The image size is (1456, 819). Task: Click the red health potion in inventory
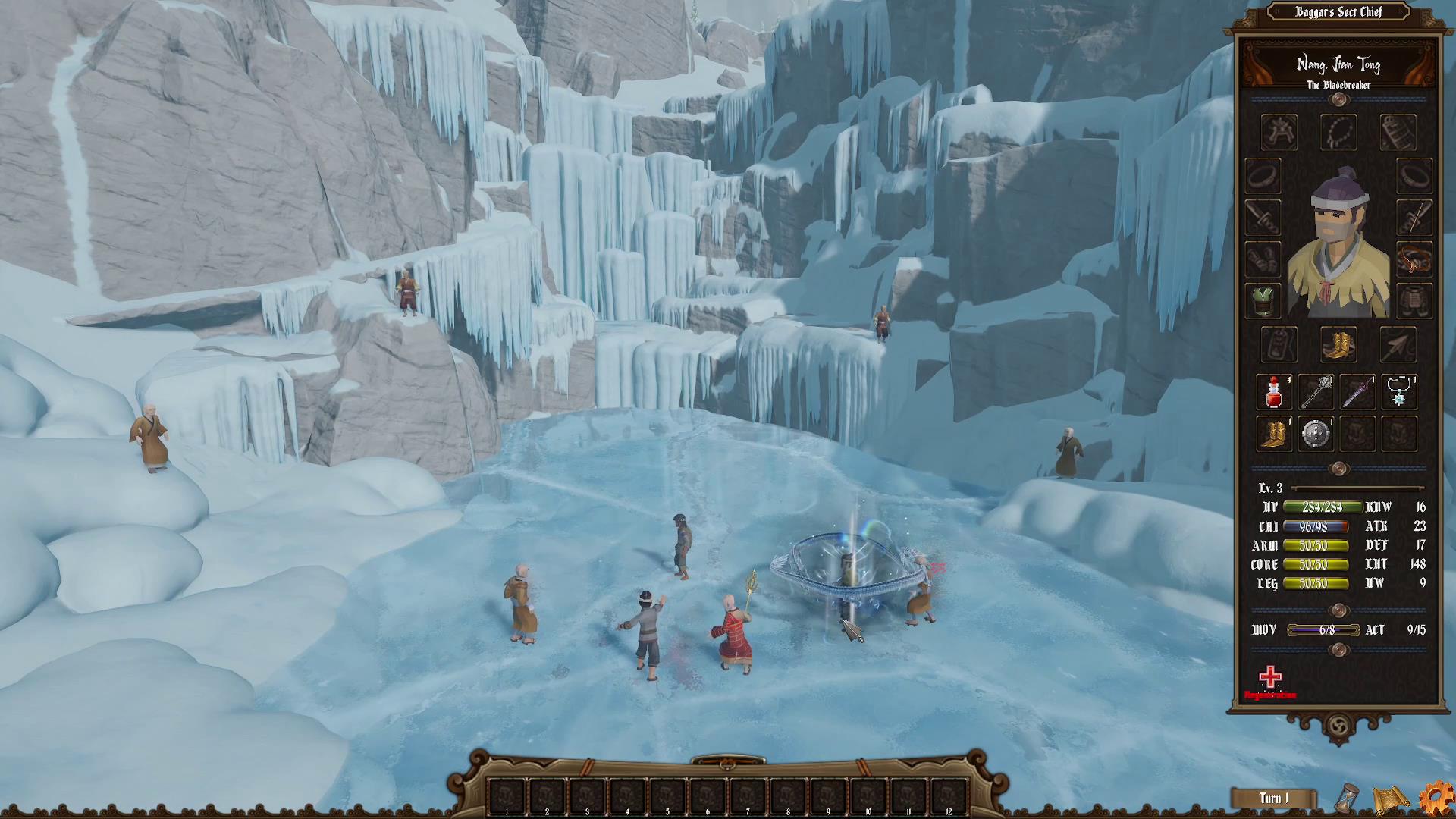tap(1274, 392)
